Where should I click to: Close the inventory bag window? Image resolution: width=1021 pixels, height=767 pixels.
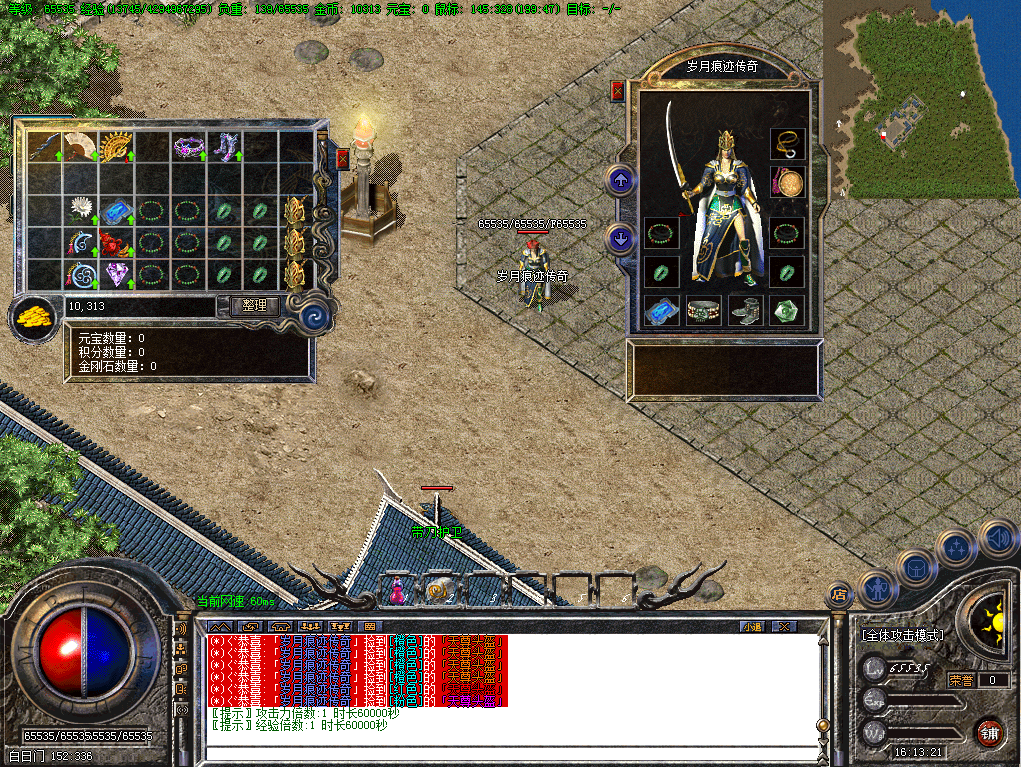[x=343, y=159]
